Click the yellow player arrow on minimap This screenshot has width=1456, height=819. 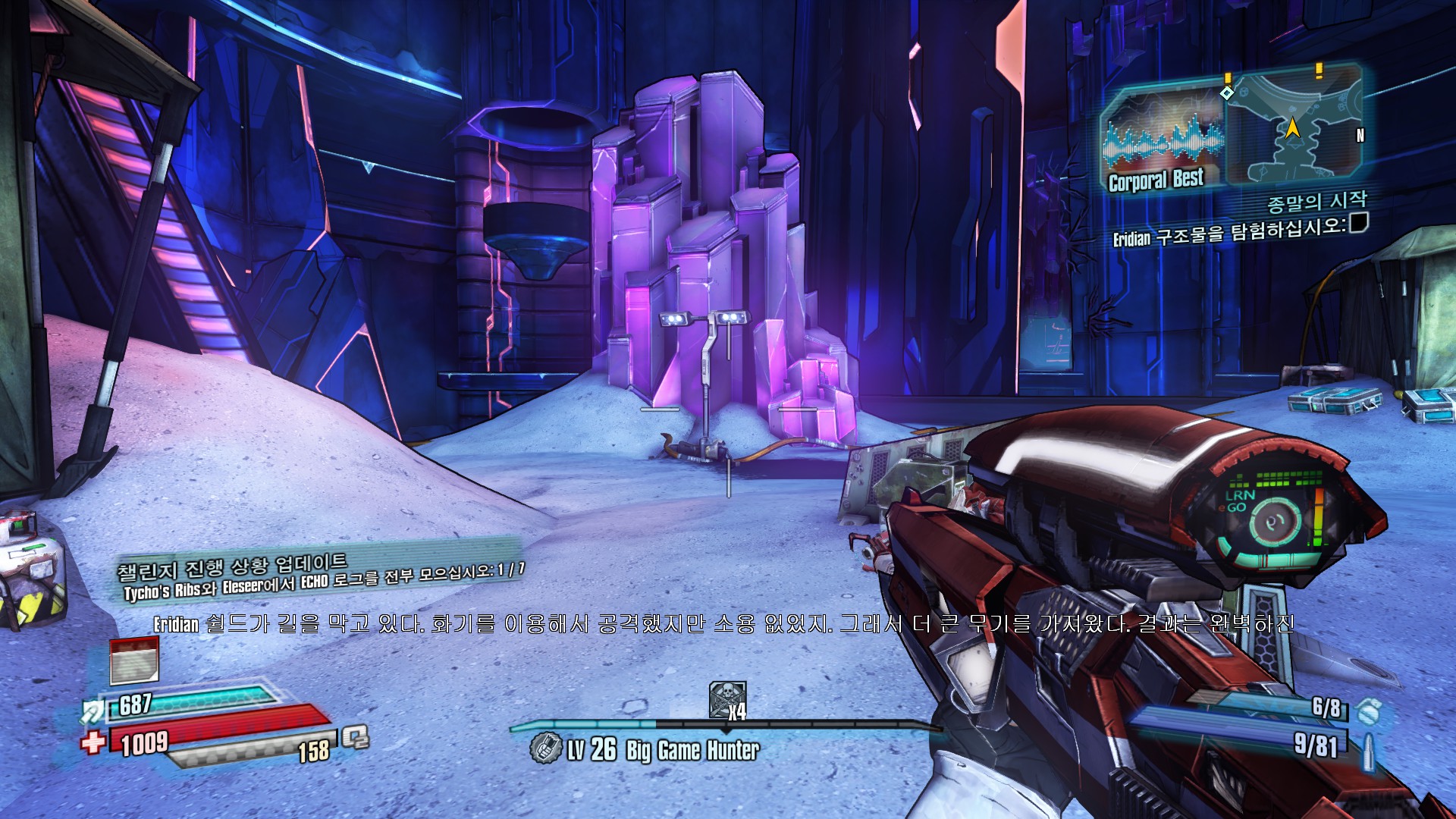click(1292, 128)
